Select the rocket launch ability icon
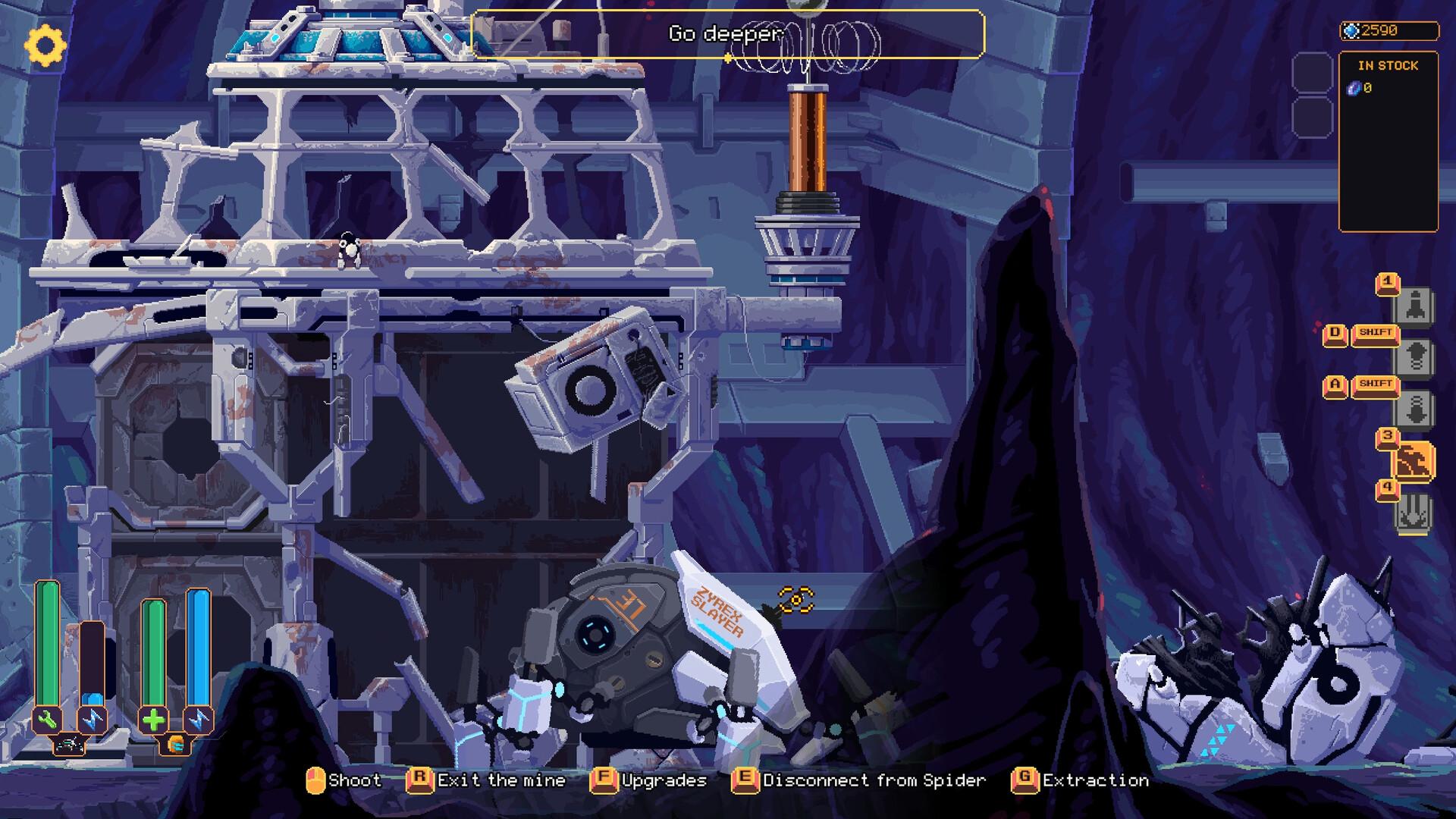The height and width of the screenshot is (819, 1456). [x=1415, y=304]
